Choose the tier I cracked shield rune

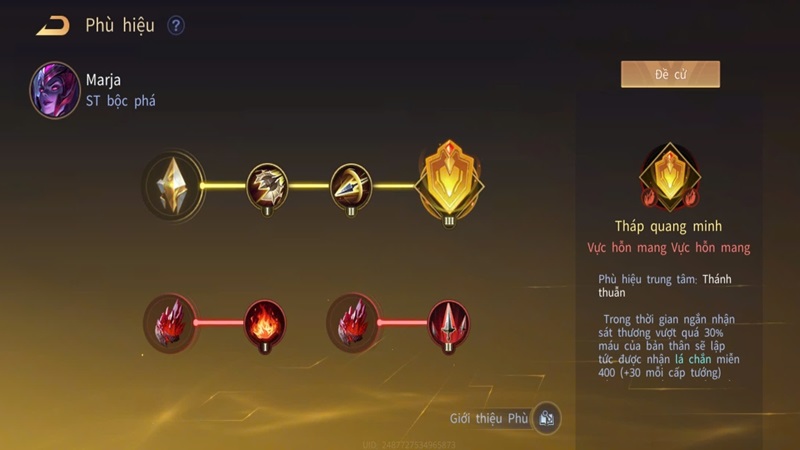267,185
